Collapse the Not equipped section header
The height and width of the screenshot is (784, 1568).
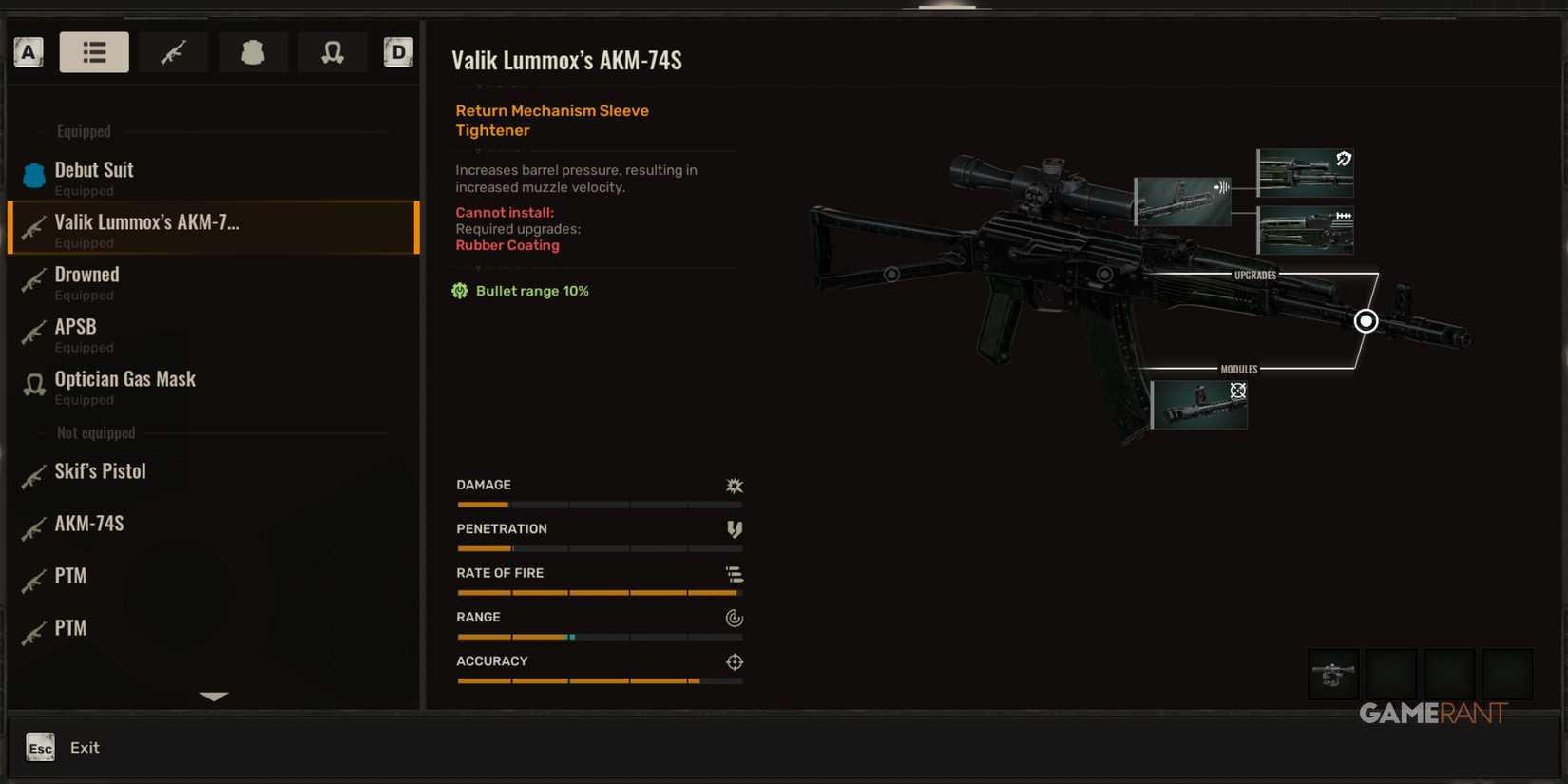95,432
